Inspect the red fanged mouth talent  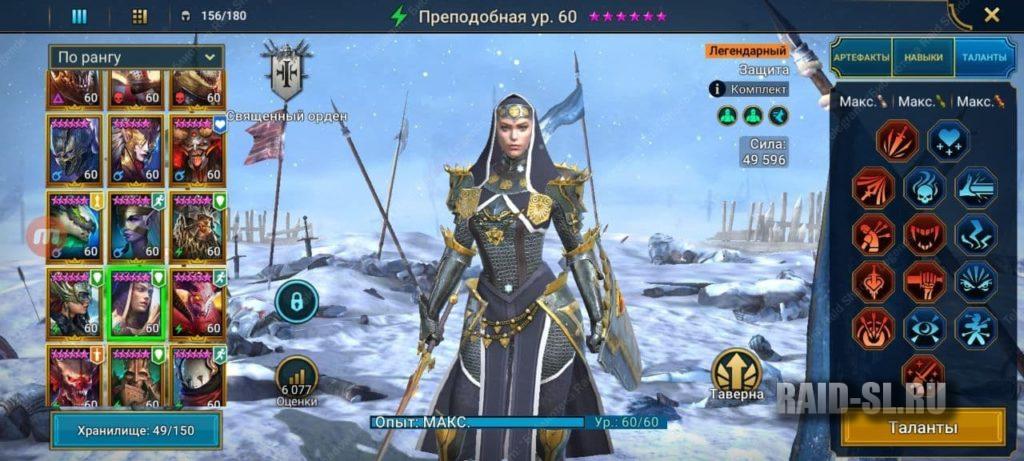[924, 235]
